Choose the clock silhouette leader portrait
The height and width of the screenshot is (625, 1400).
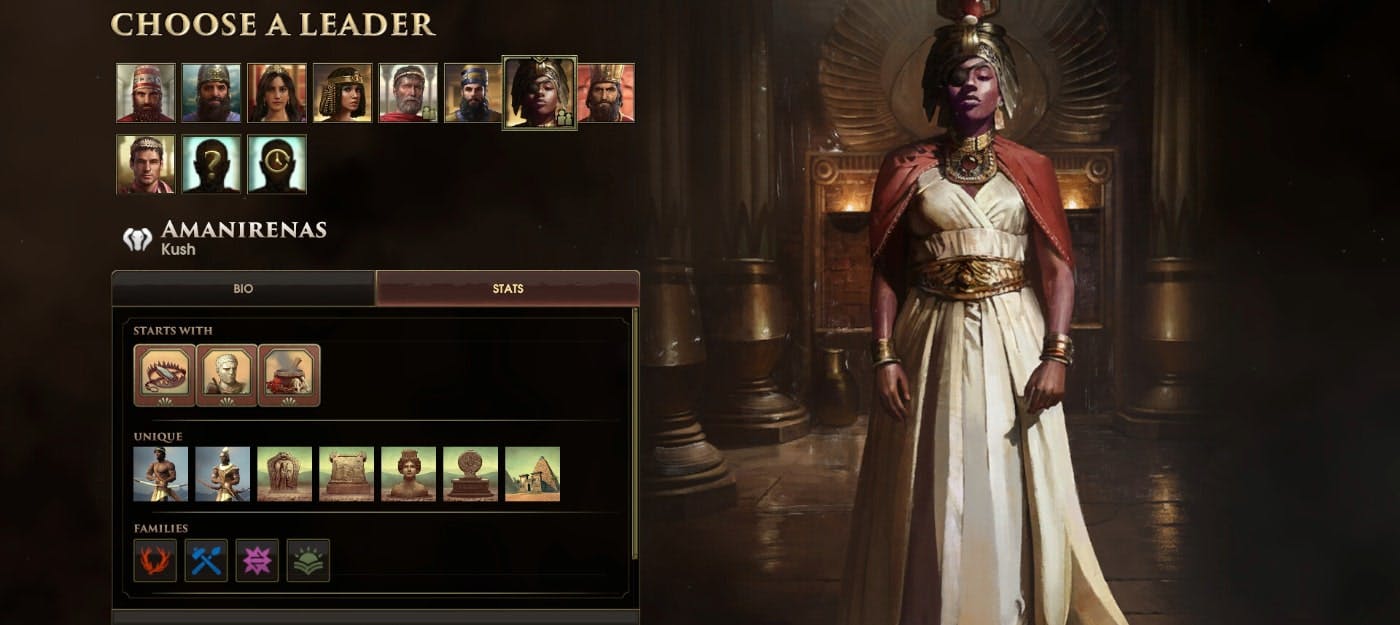tap(277, 164)
